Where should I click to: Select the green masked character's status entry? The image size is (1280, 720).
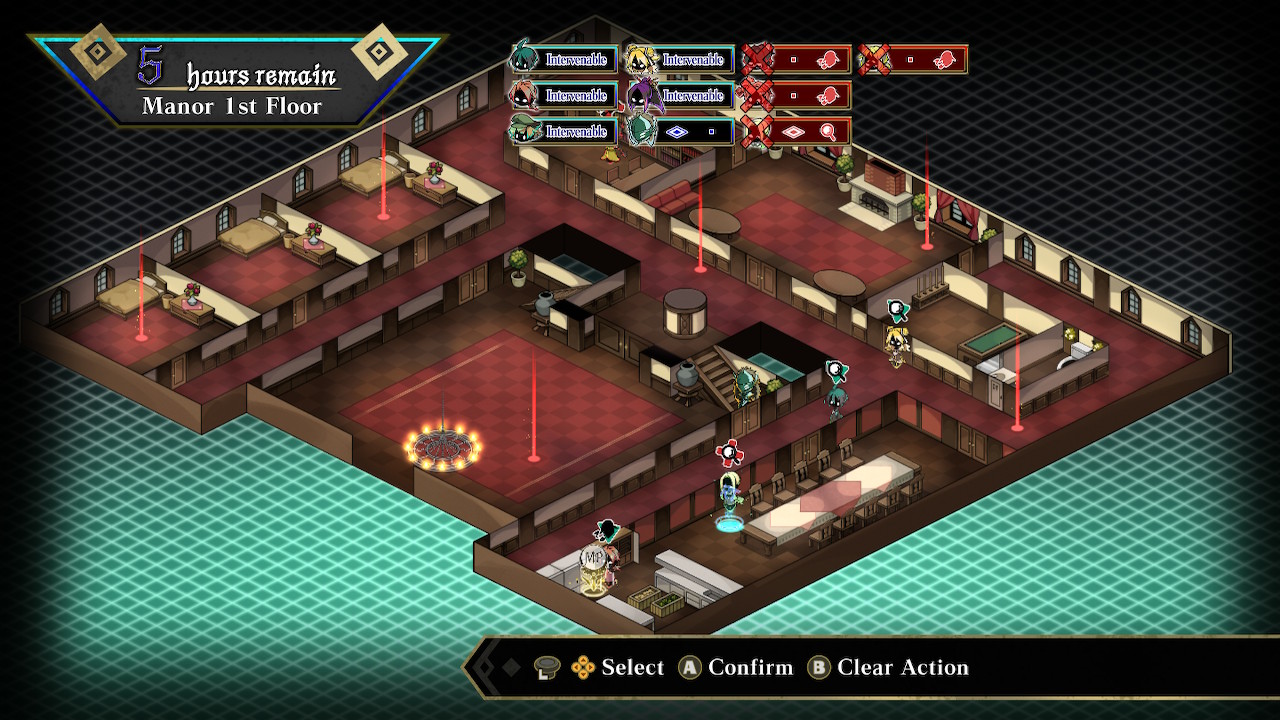tap(681, 131)
